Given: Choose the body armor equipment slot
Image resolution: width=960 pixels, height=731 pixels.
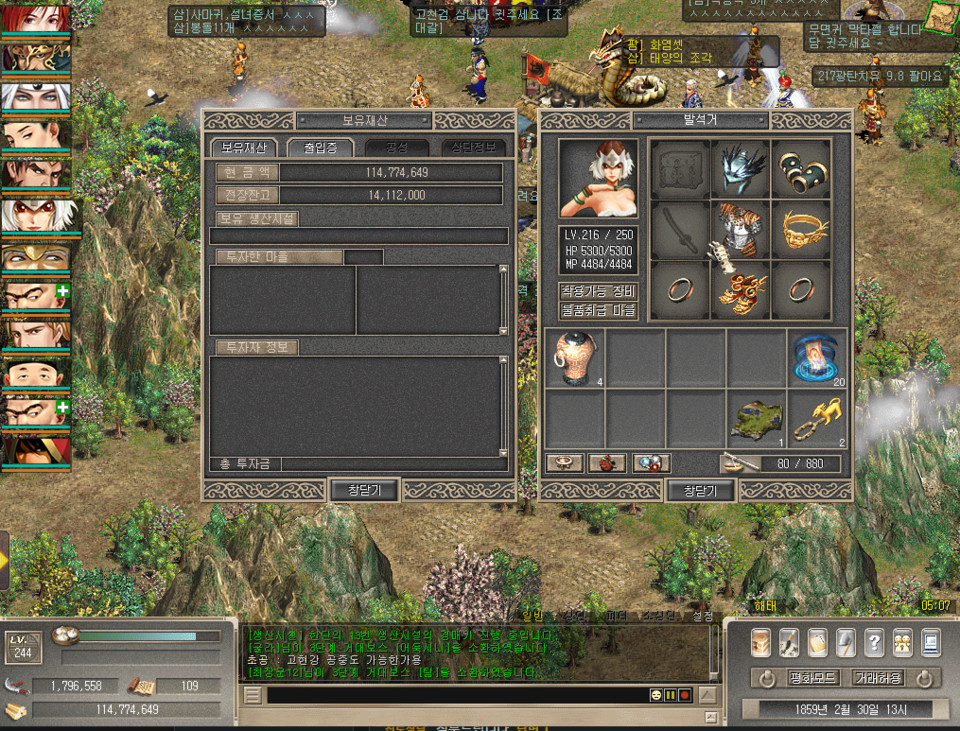Looking at the screenshot, I should (x=740, y=230).
